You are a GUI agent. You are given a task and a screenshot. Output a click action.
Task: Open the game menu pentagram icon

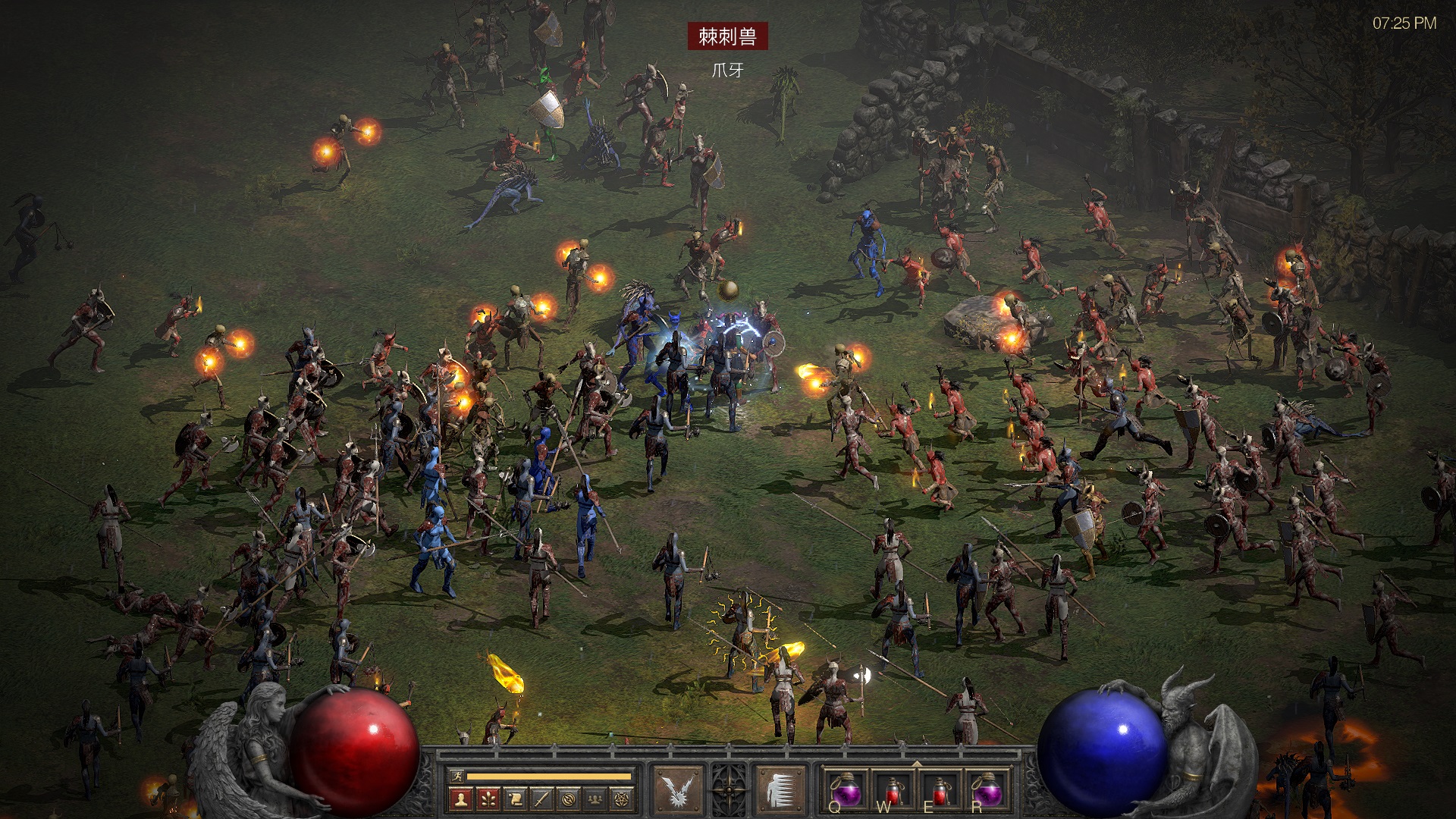click(x=623, y=799)
